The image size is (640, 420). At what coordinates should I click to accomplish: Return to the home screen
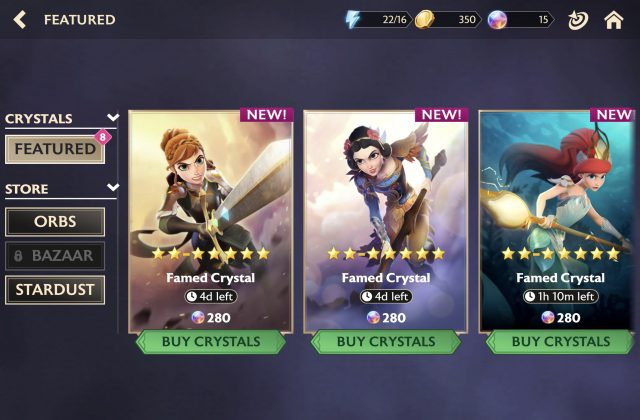click(x=613, y=19)
